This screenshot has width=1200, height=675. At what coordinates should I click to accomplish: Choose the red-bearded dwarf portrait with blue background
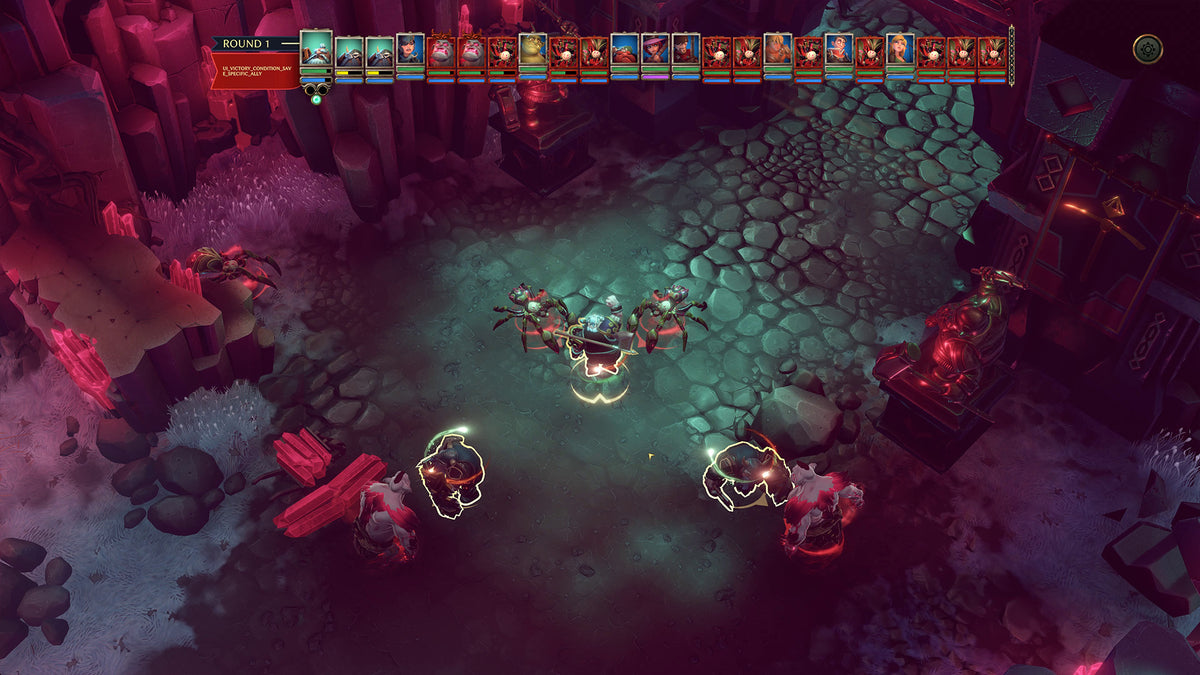625,50
